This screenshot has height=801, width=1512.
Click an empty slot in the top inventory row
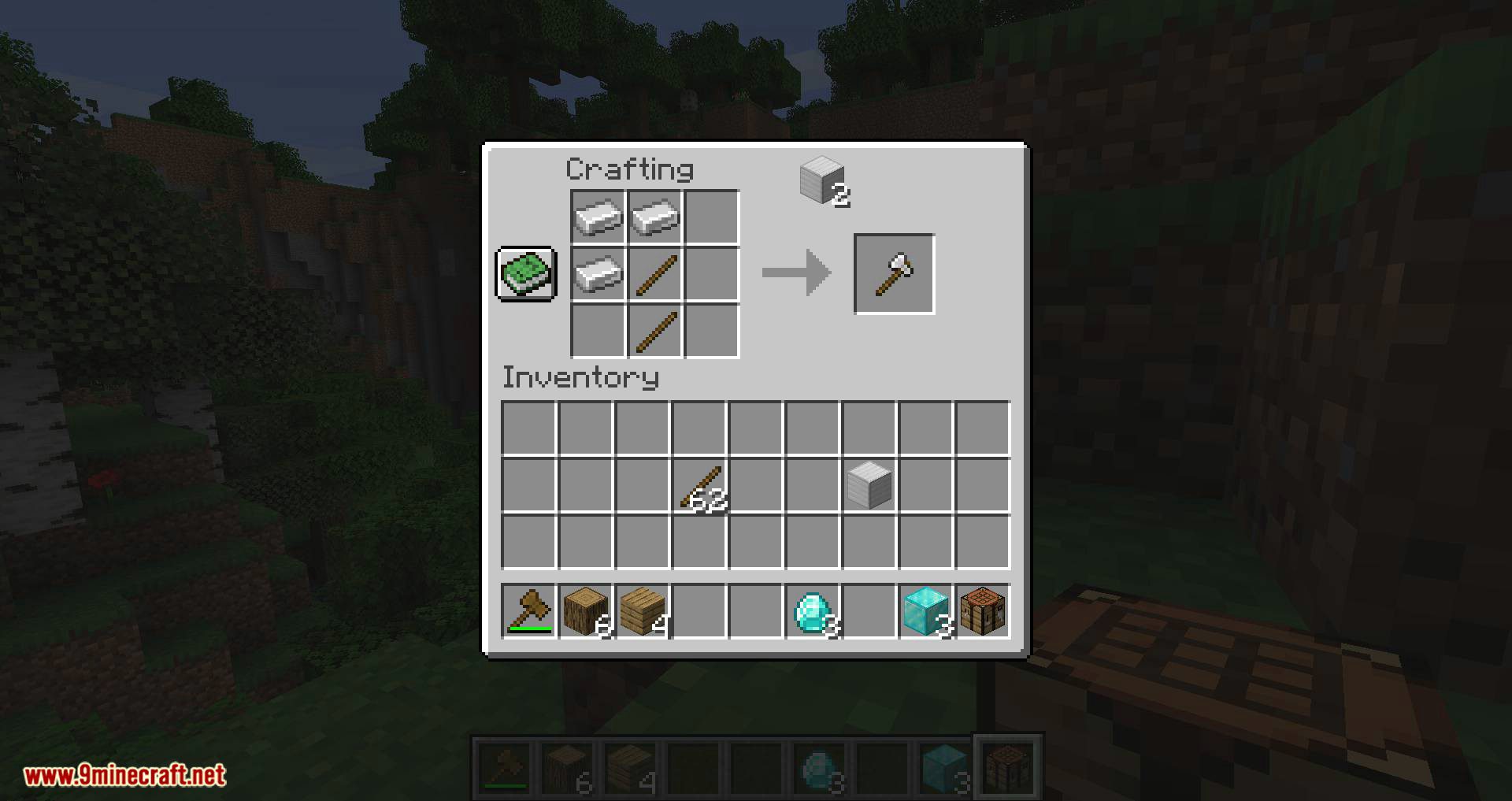click(x=530, y=425)
